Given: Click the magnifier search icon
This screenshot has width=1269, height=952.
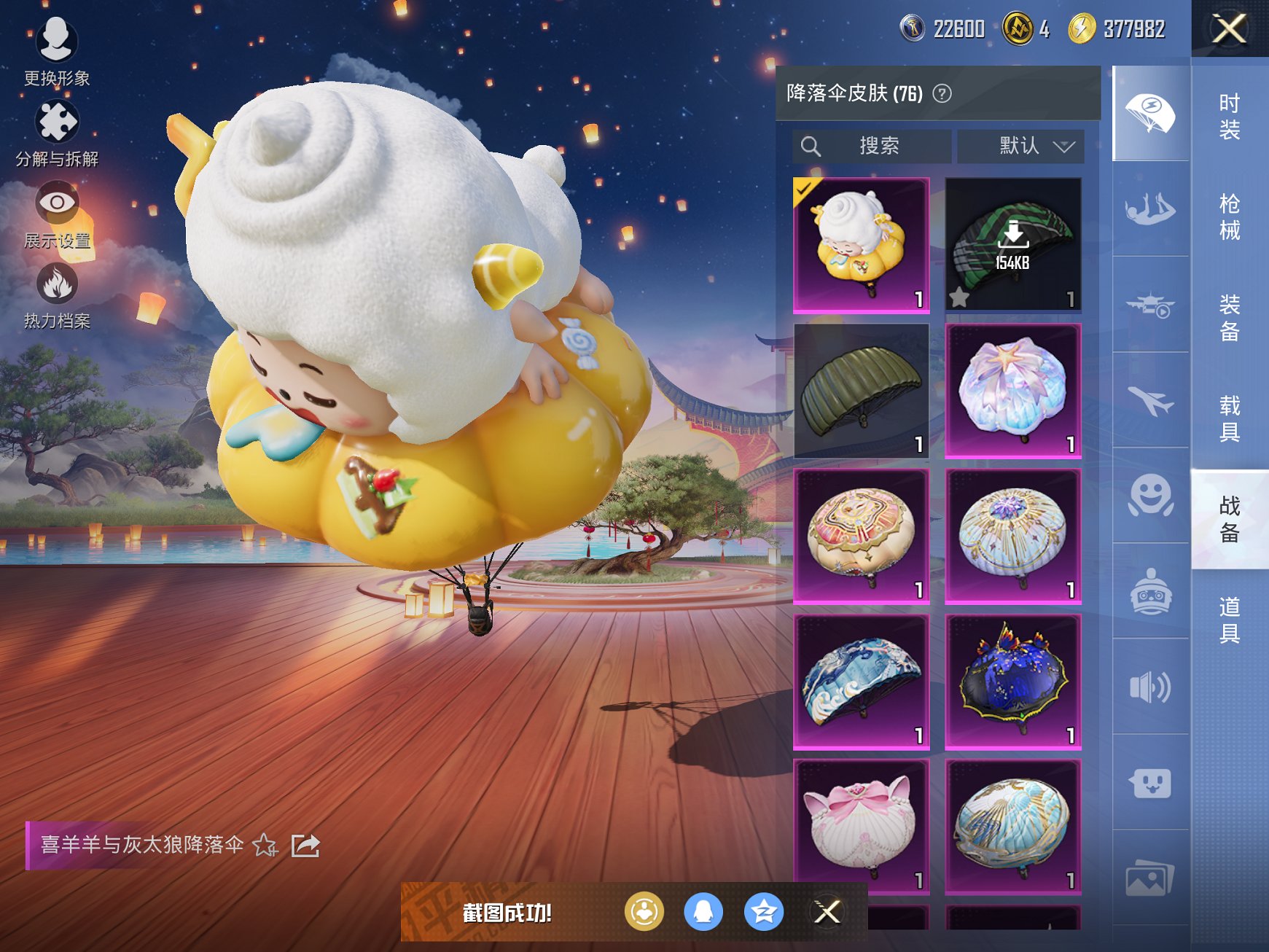Looking at the screenshot, I should tap(811, 146).
